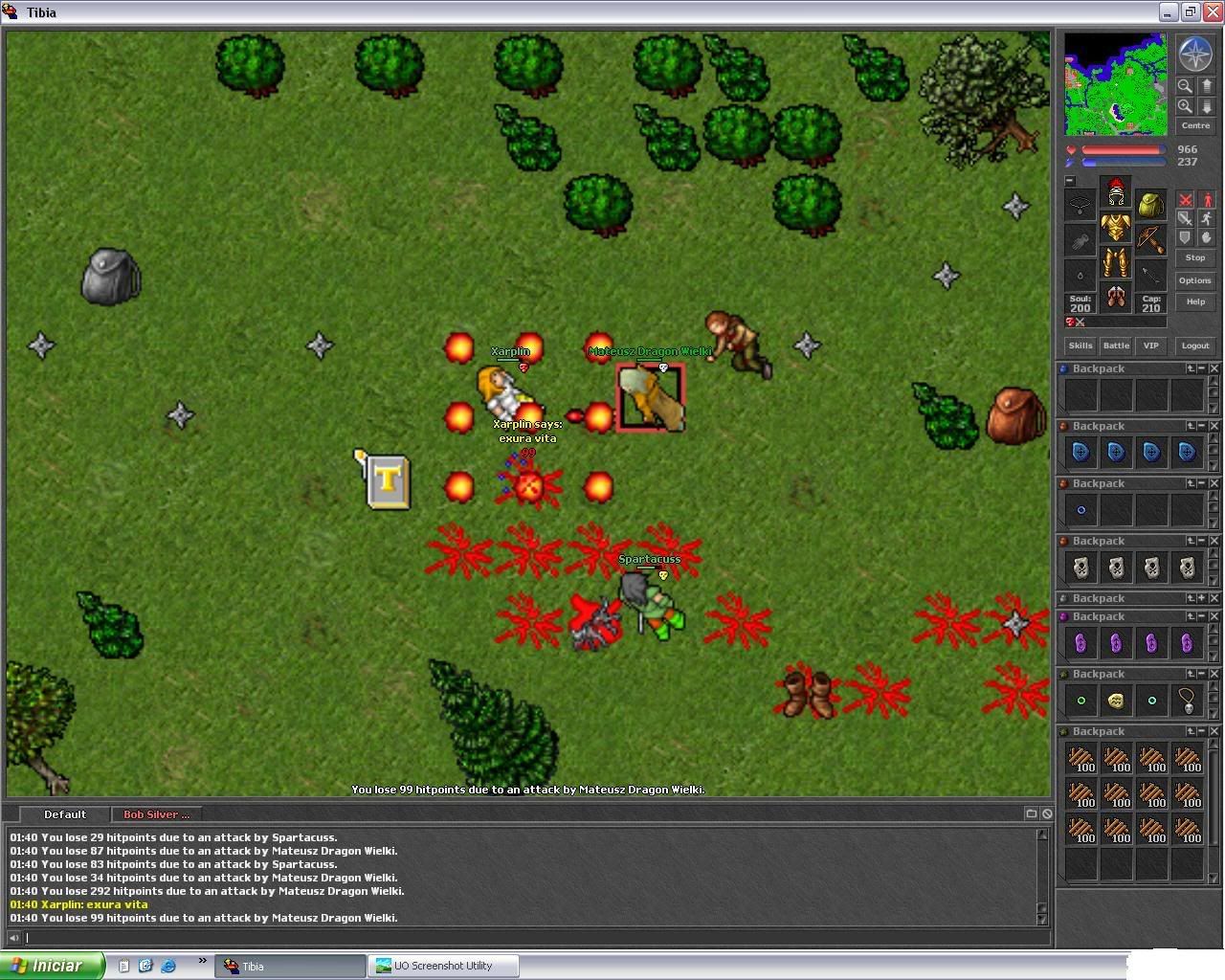The height and width of the screenshot is (980, 1225).
Task: Open the Battle list
Action: point(1116,345)
